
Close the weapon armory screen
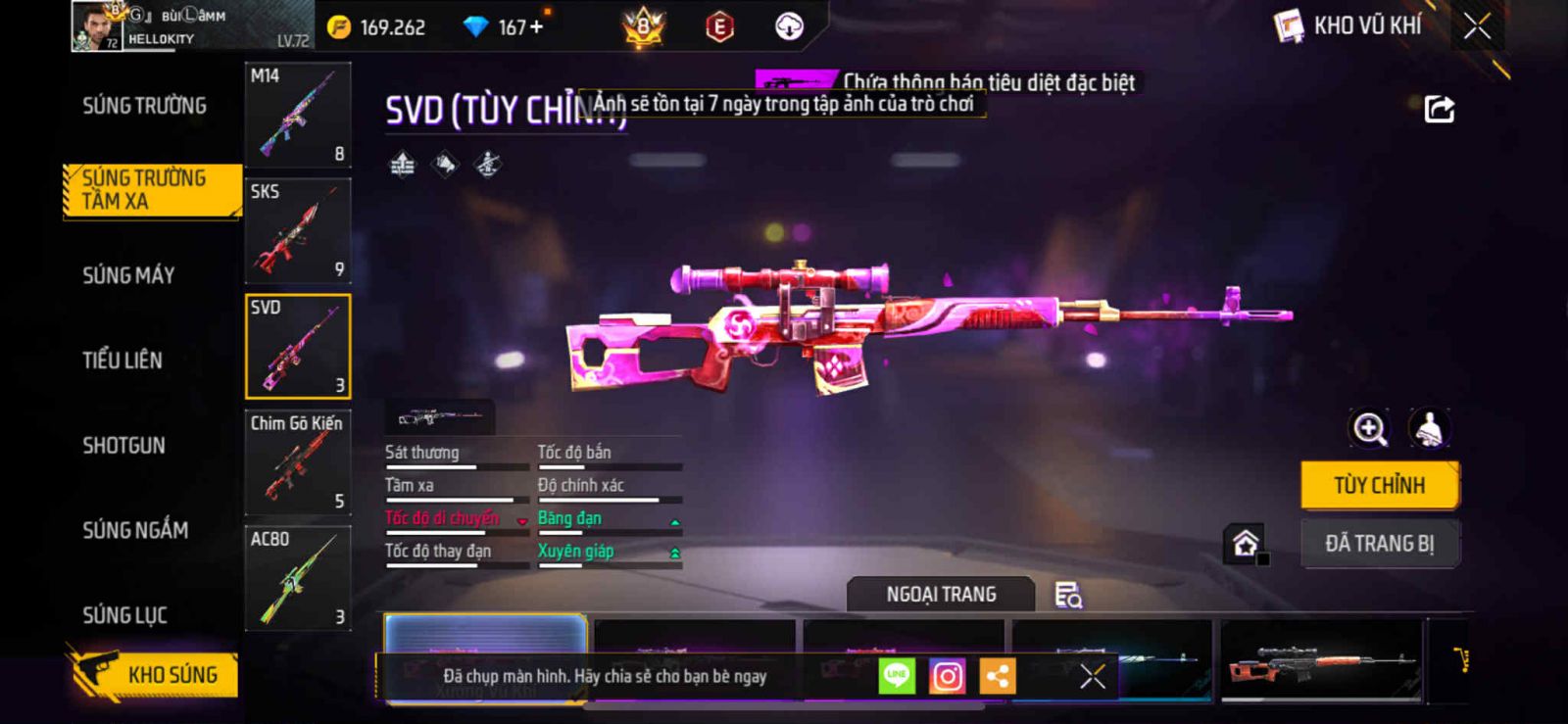click(1477, 26)
